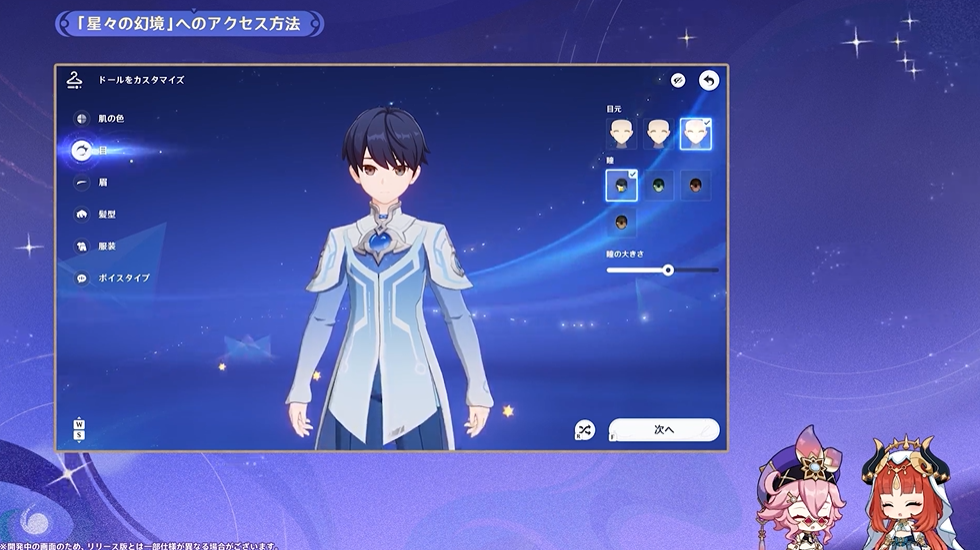Select the lone second-row 瞳 pupil option

[x=621, y=222]
